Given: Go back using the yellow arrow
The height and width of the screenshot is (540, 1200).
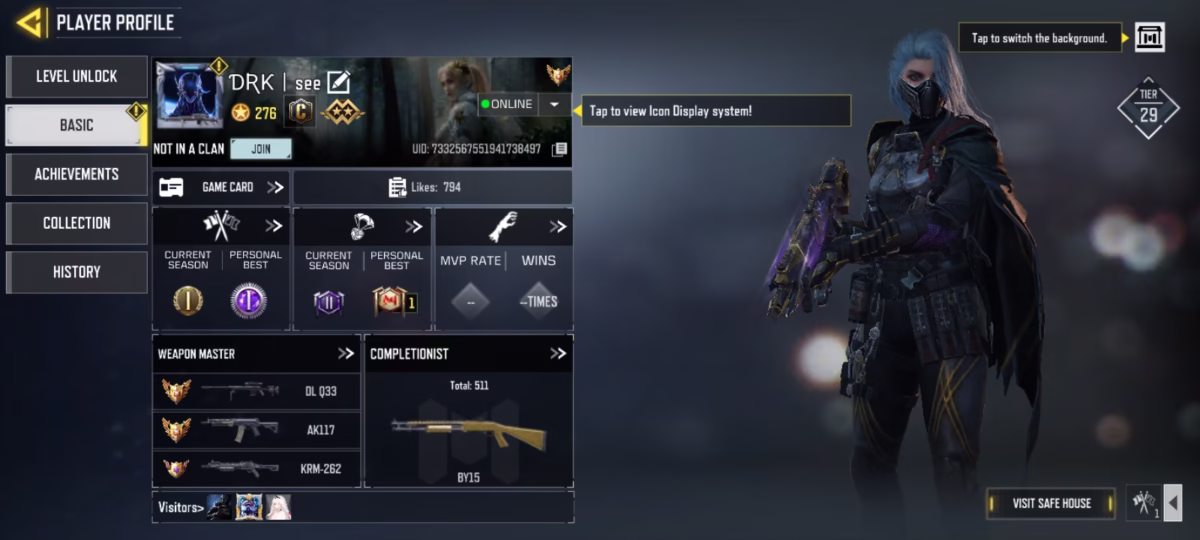Looking at the screenshot, I should (29, 22).
